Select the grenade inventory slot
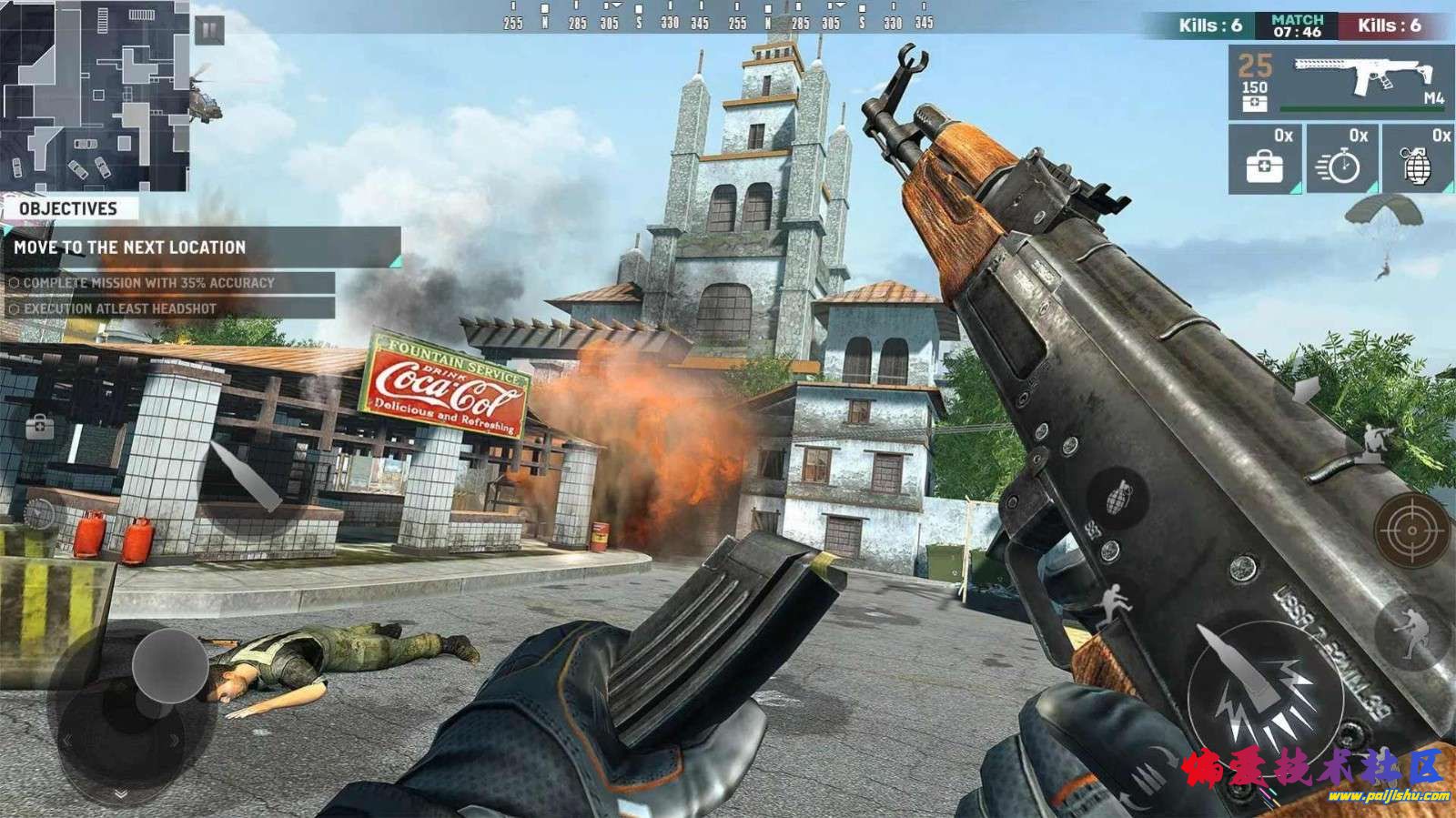Screen dimensions: 1456x818 (1417, 160)
